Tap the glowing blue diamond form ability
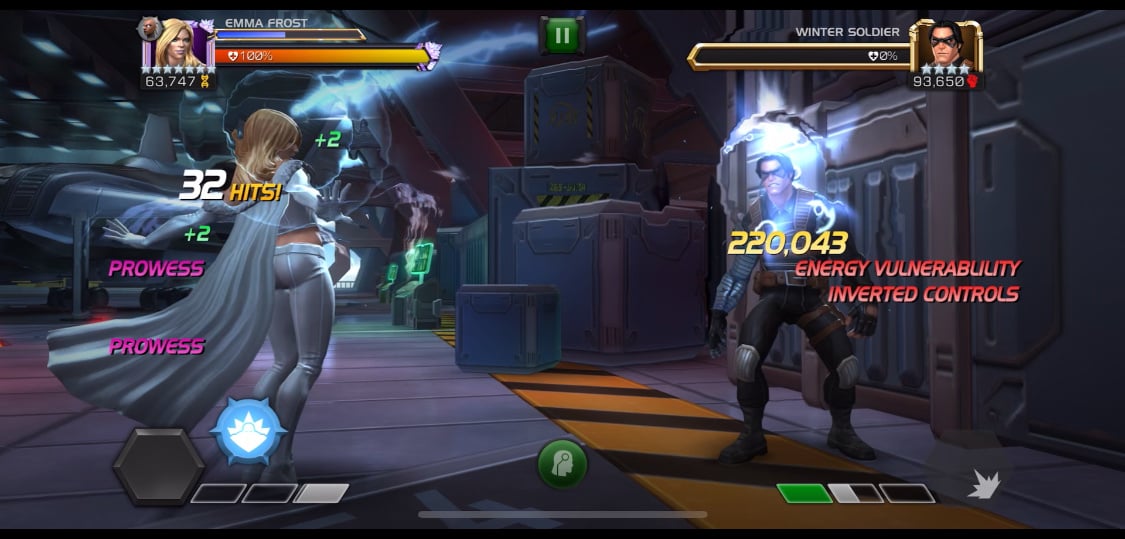The height and width of the screenshot is (539, 1125). (249, 431)
